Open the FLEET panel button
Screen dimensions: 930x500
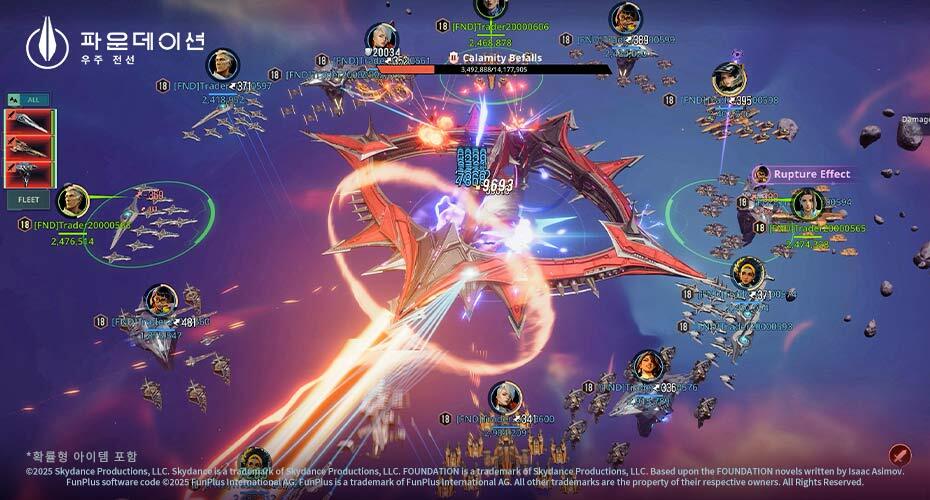click(x=28, y=200)
